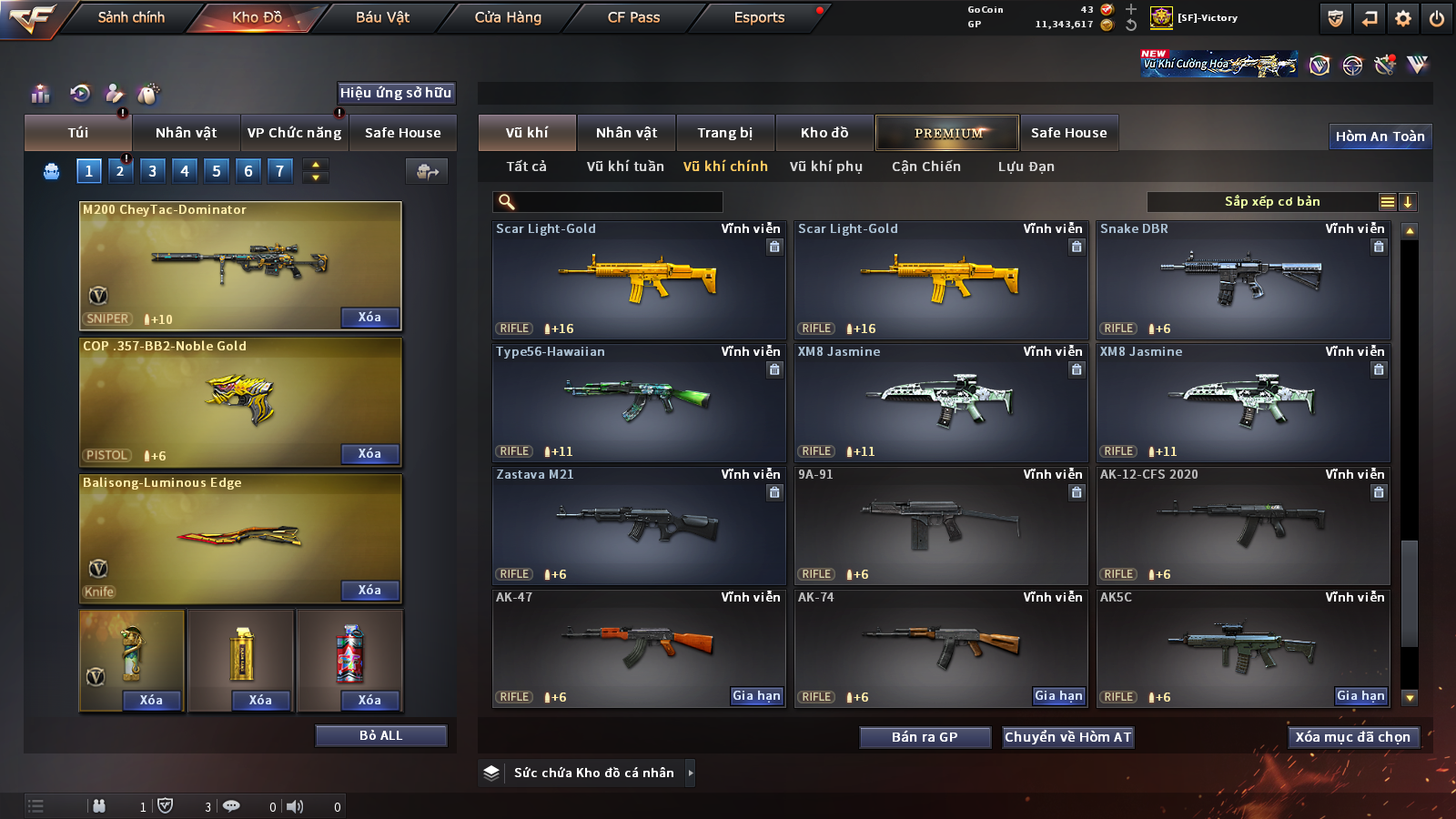1456x819 pixels.
Task: Switch to the Esports section
Action: point(759,17)
